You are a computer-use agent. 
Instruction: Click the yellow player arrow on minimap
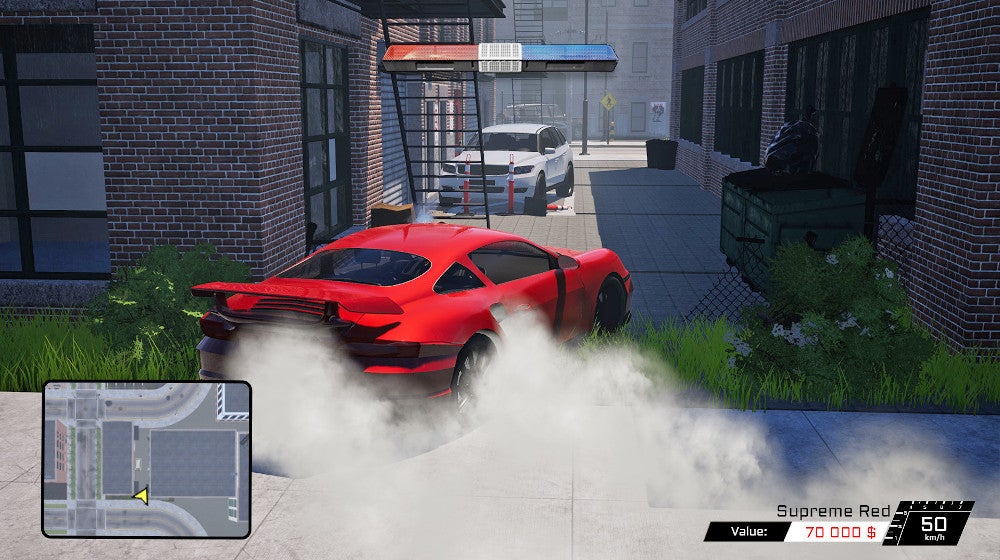[141, 495]
